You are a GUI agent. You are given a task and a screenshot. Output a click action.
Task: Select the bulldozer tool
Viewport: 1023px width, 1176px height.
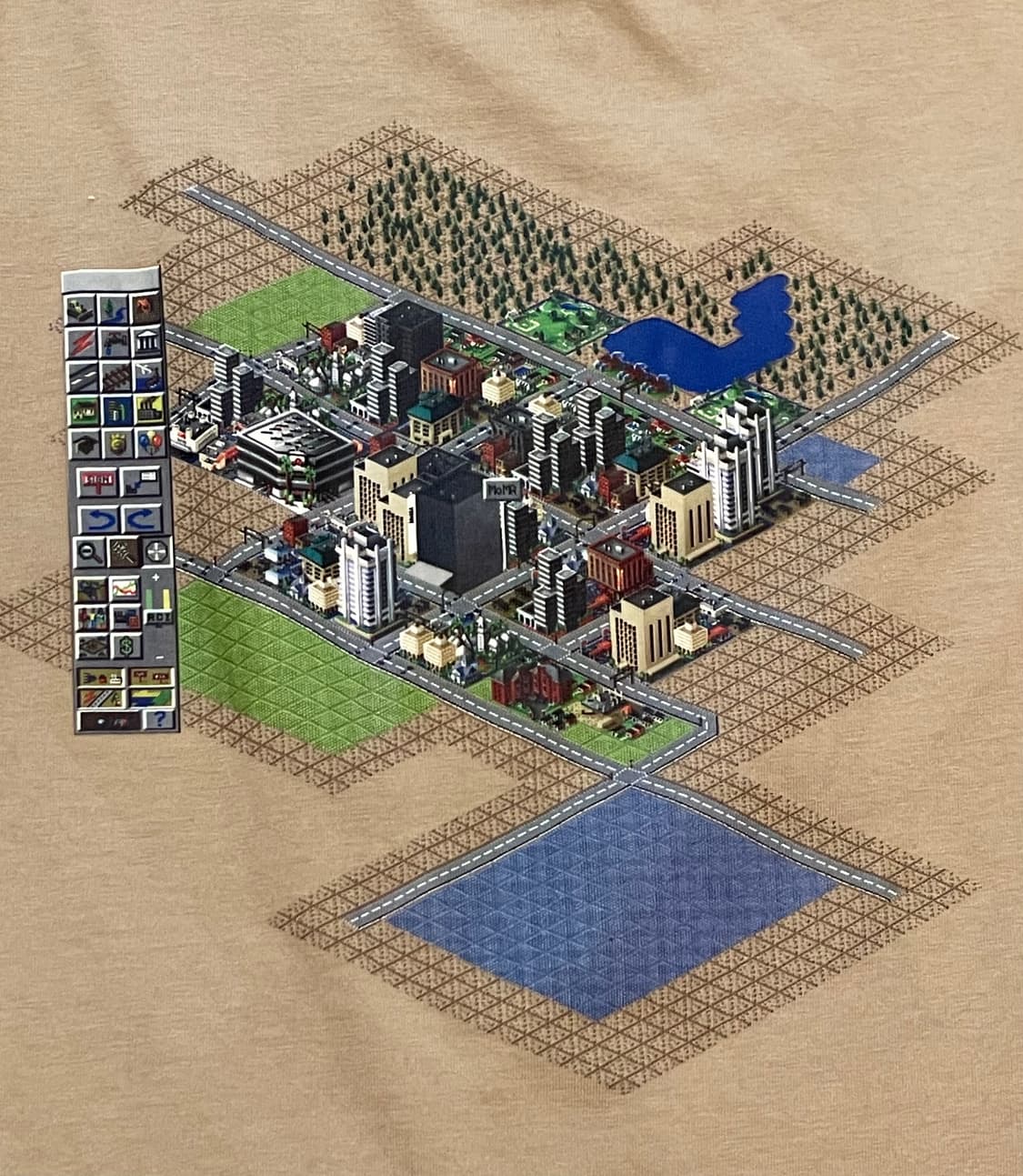[x=80, y=309]
